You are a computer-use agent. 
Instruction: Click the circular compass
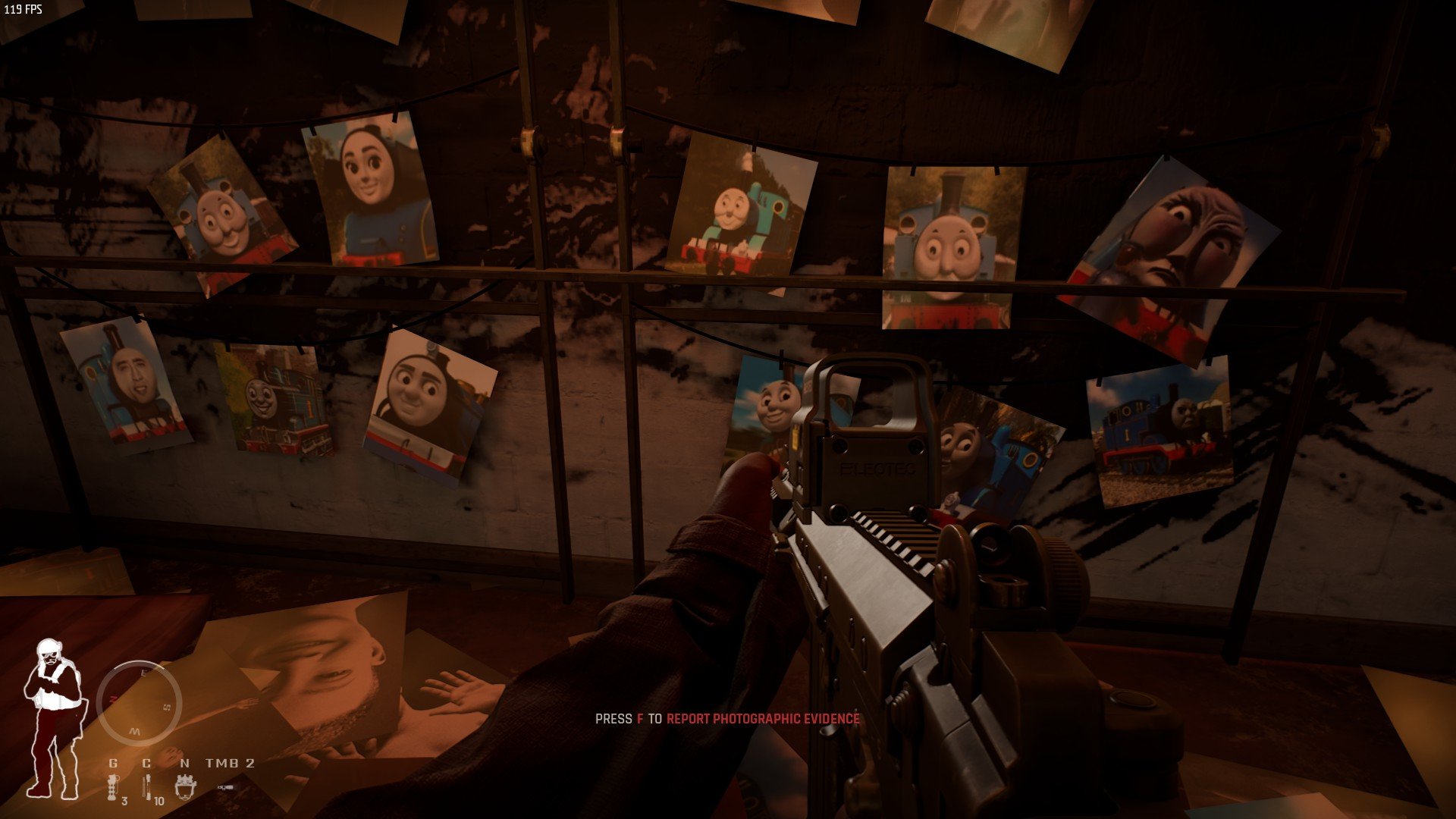coord(139,703)
